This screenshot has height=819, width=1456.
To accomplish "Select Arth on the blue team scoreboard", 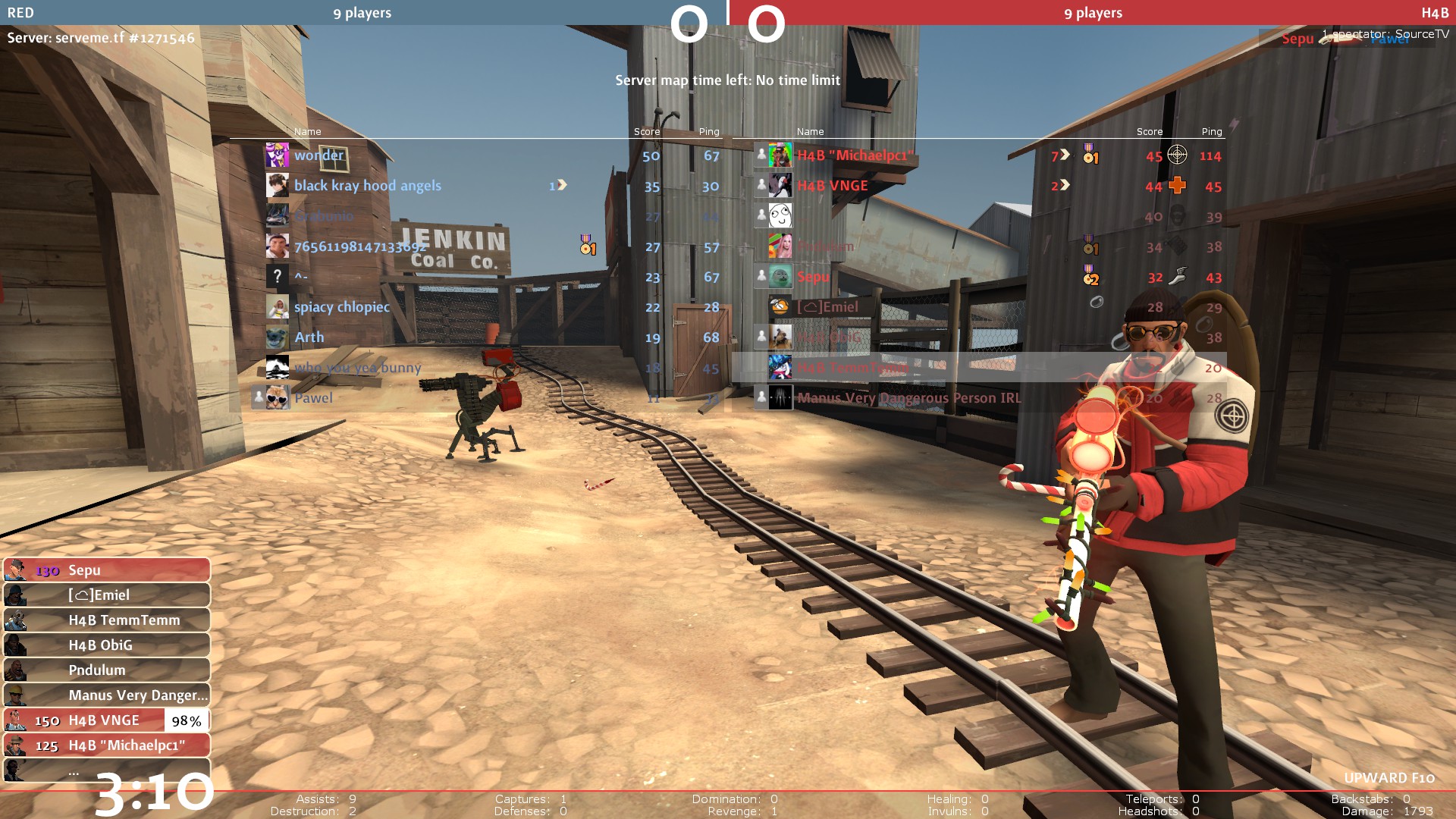I will [309, 337].
